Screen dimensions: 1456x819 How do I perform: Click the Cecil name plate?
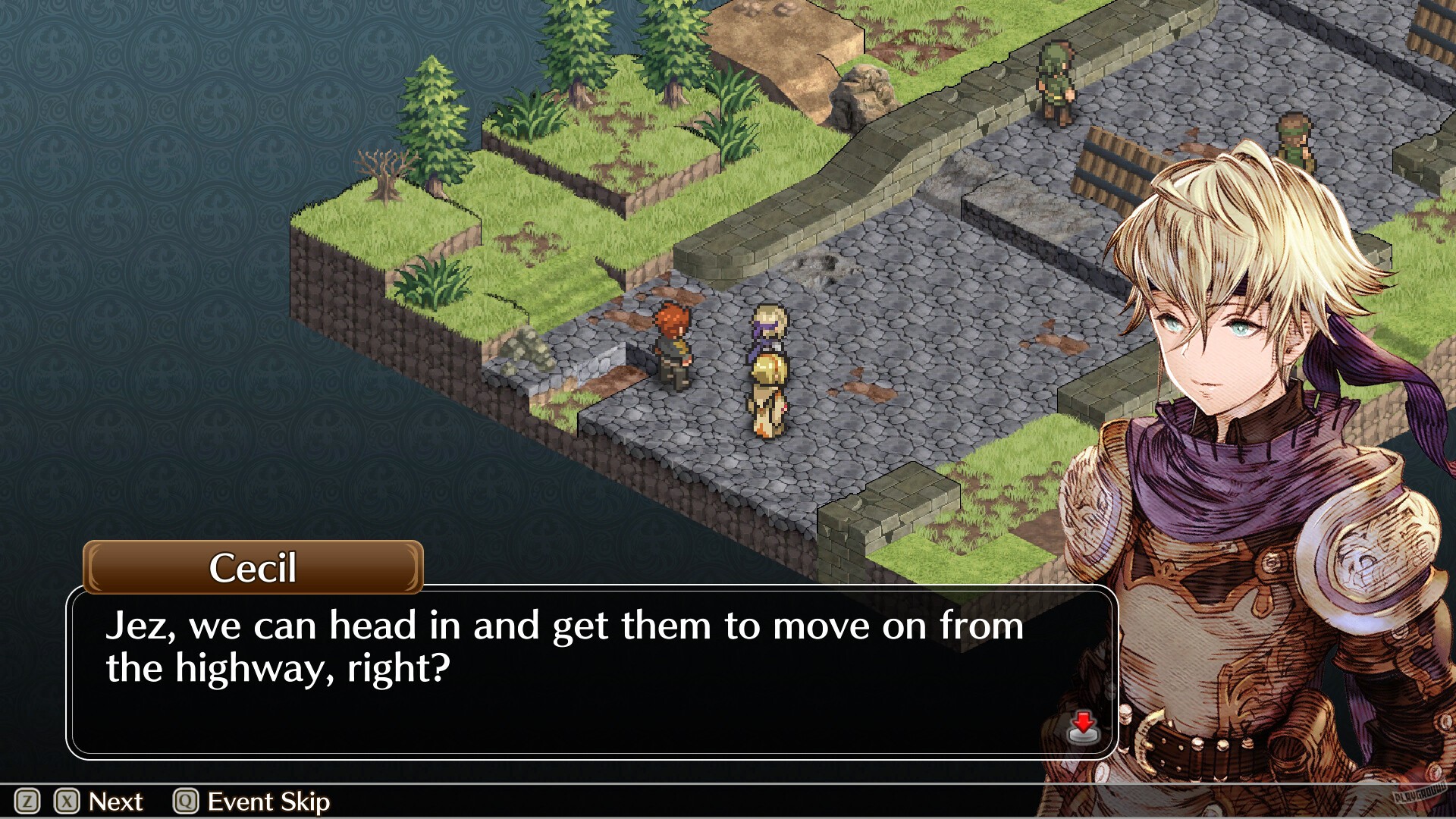point(251,570)
